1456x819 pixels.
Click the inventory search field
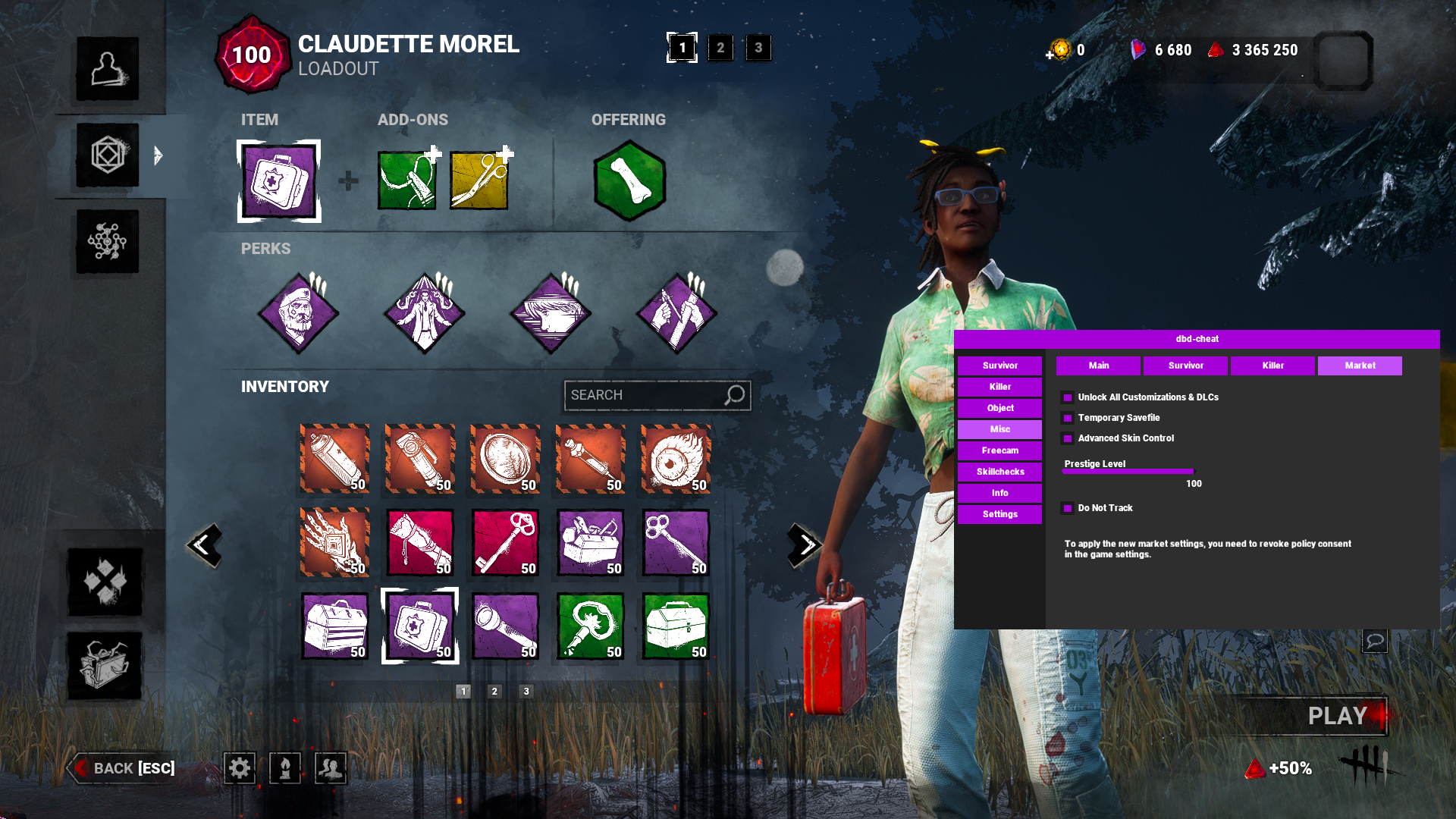tap(645, 395)
